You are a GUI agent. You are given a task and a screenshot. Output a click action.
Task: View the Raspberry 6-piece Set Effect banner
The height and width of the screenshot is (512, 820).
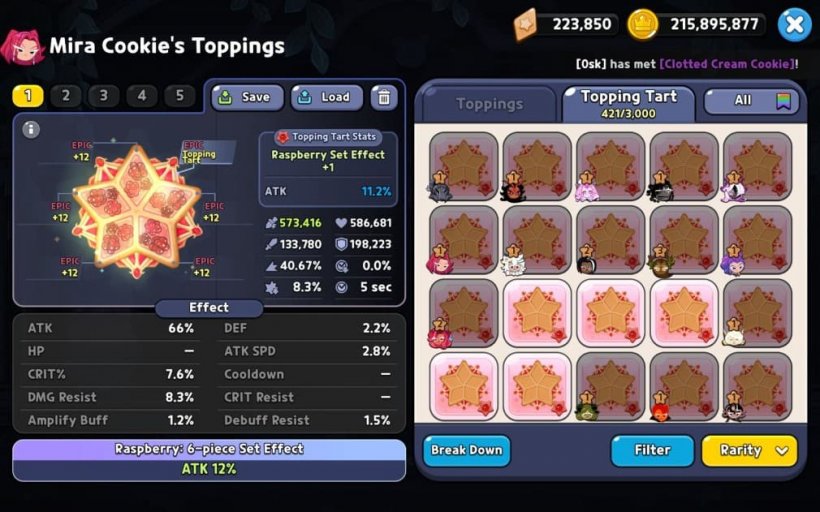pyautogui.click(x=209, y=459)
